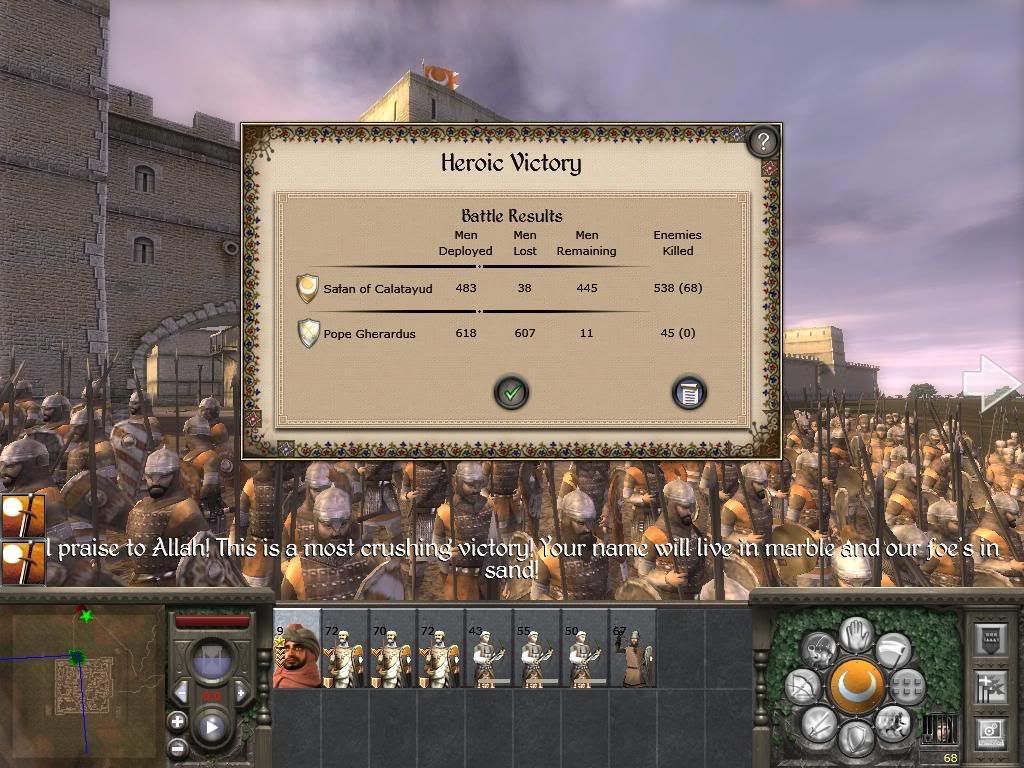
Task: Open the detailed battle statistics scroll
Action: (688, 393)
